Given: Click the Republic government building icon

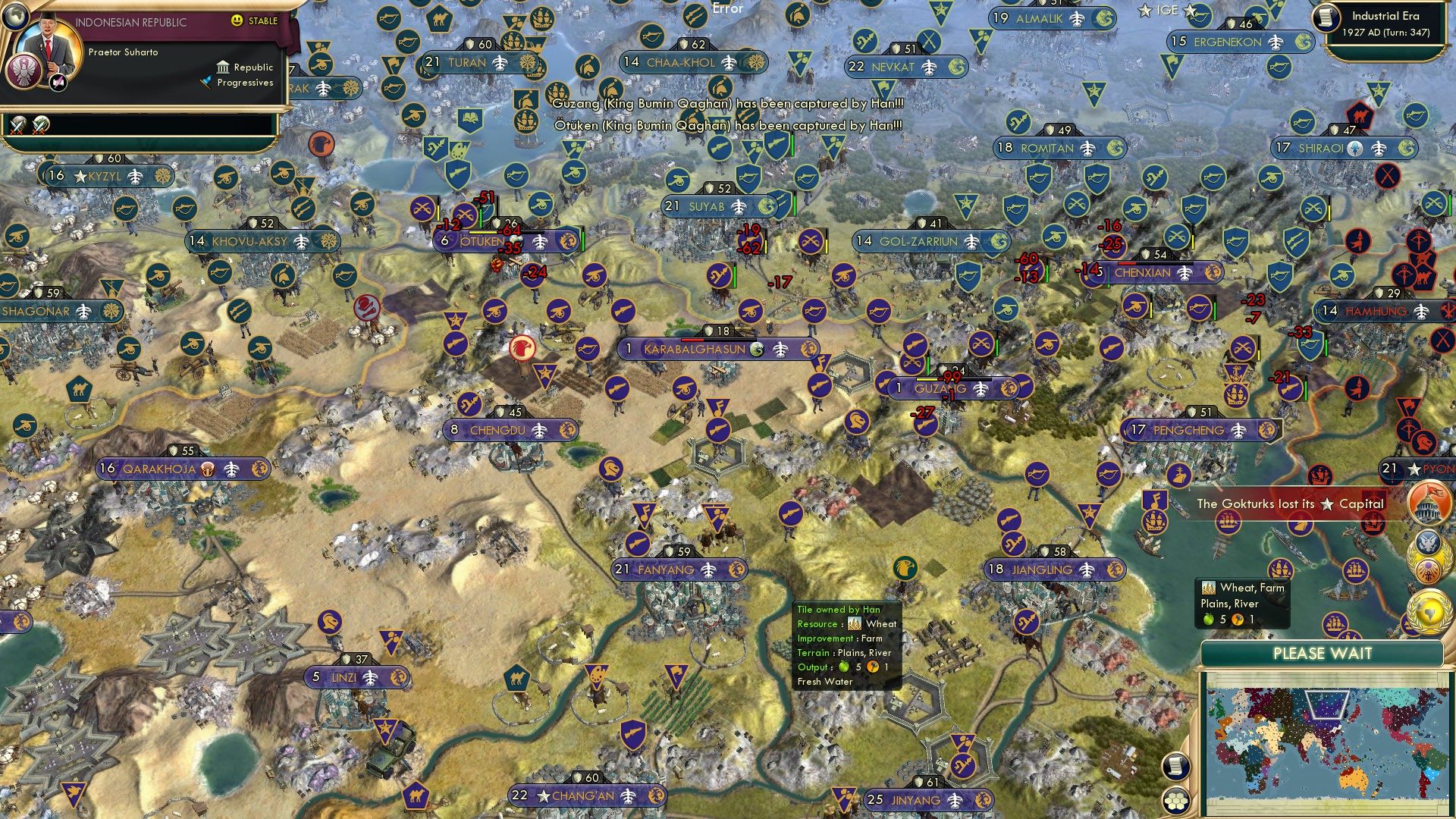Looking at the screenshot, I should (x=224, y=68).
